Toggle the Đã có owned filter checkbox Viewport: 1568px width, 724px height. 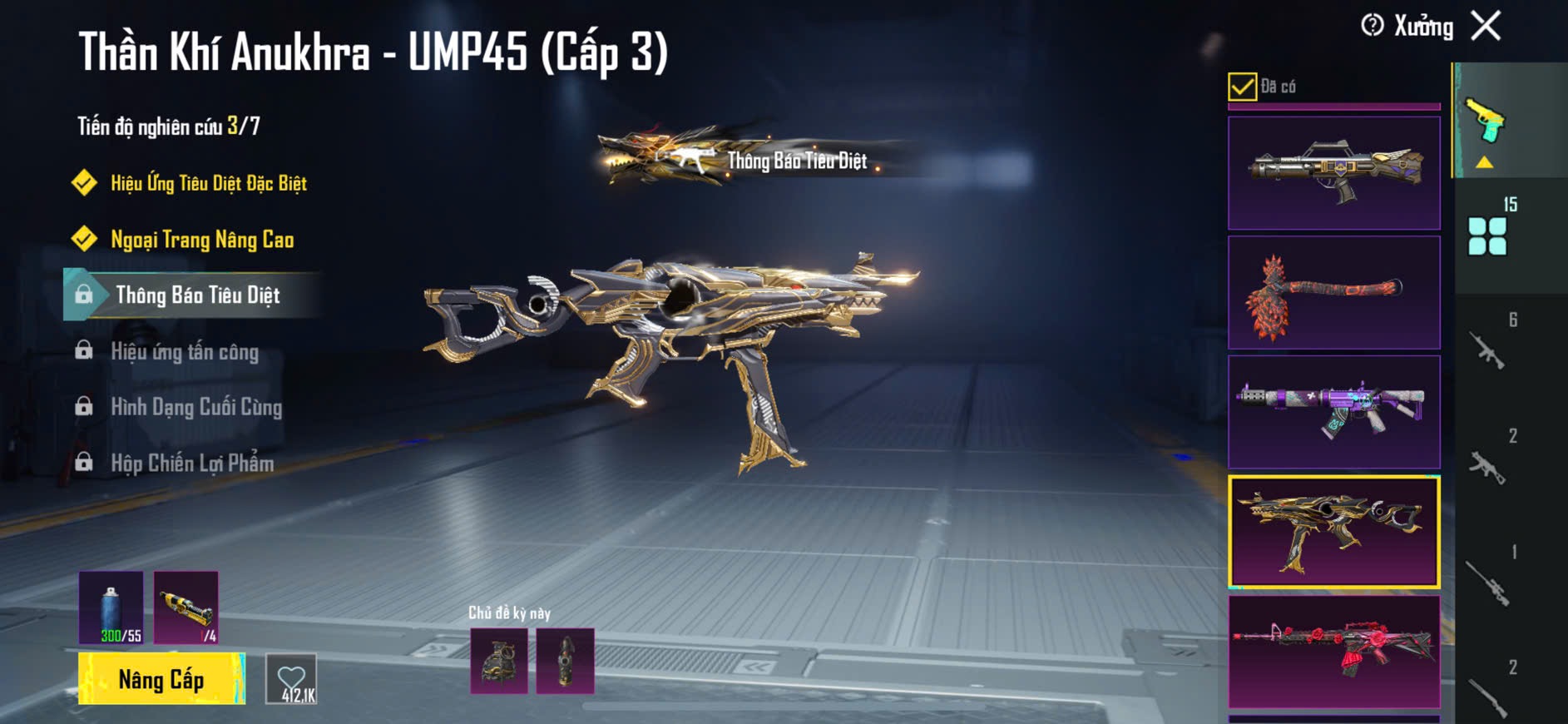click(1242, 87)
